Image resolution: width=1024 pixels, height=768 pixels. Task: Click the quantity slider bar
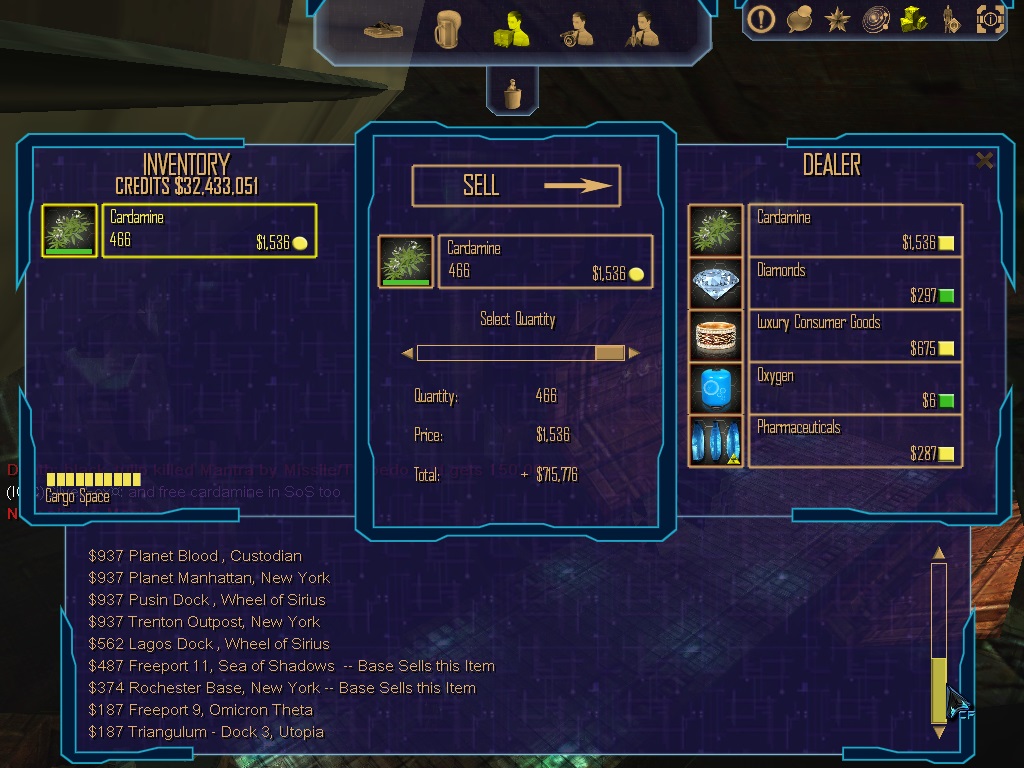[520, 353]
